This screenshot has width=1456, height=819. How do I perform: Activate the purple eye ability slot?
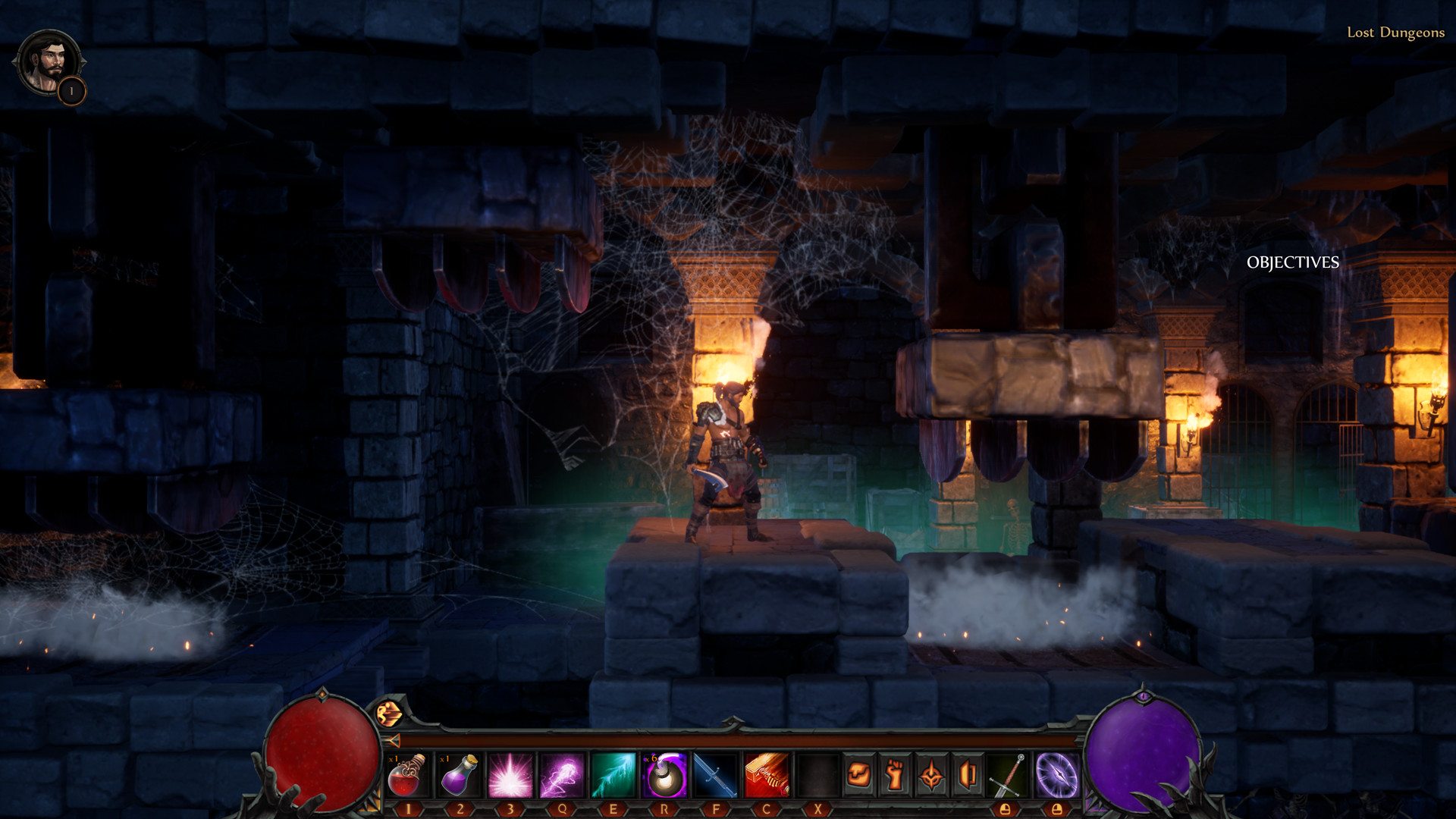click(x=1056, y=775)
